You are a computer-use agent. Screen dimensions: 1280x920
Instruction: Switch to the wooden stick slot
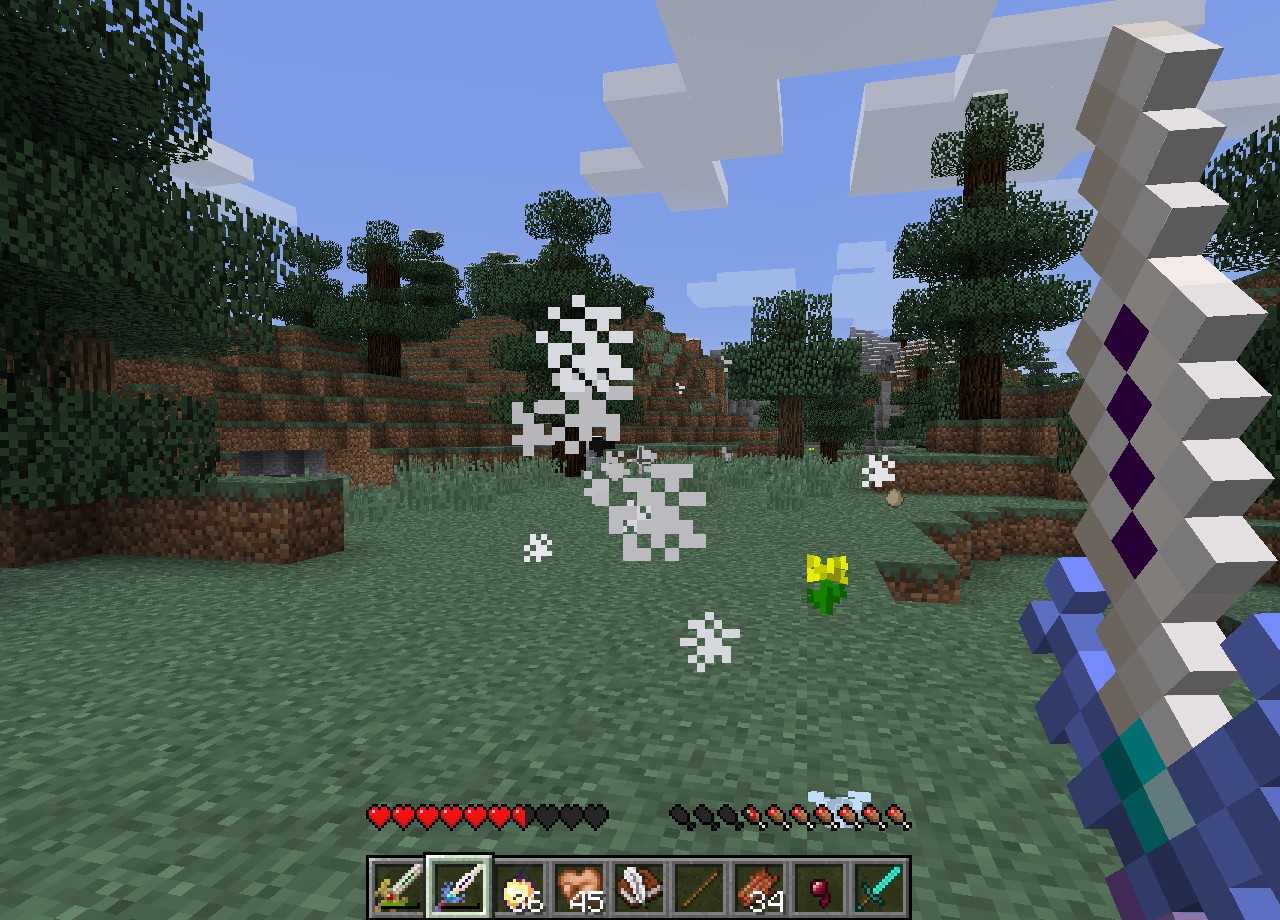[x=699, y=886]
